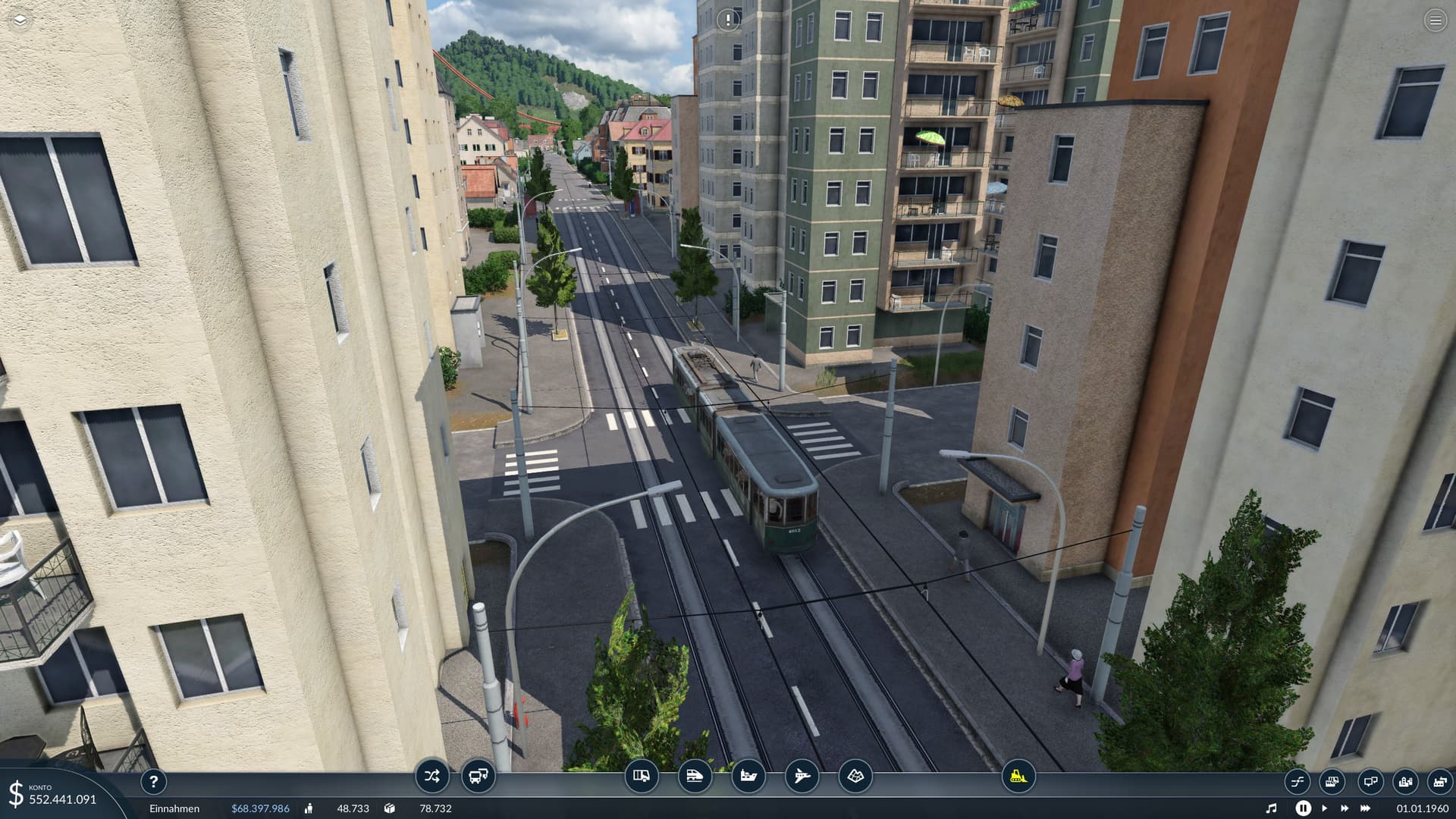Open the terrain and landscaping tool

pyautogui.click(x=855, y=777)
